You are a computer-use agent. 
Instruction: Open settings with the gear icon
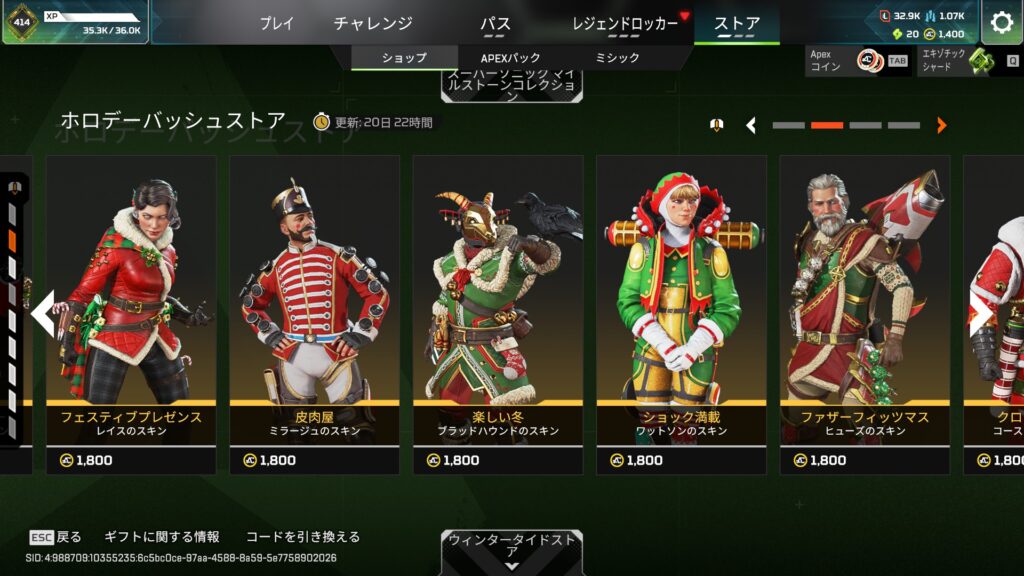point(1001,22)
